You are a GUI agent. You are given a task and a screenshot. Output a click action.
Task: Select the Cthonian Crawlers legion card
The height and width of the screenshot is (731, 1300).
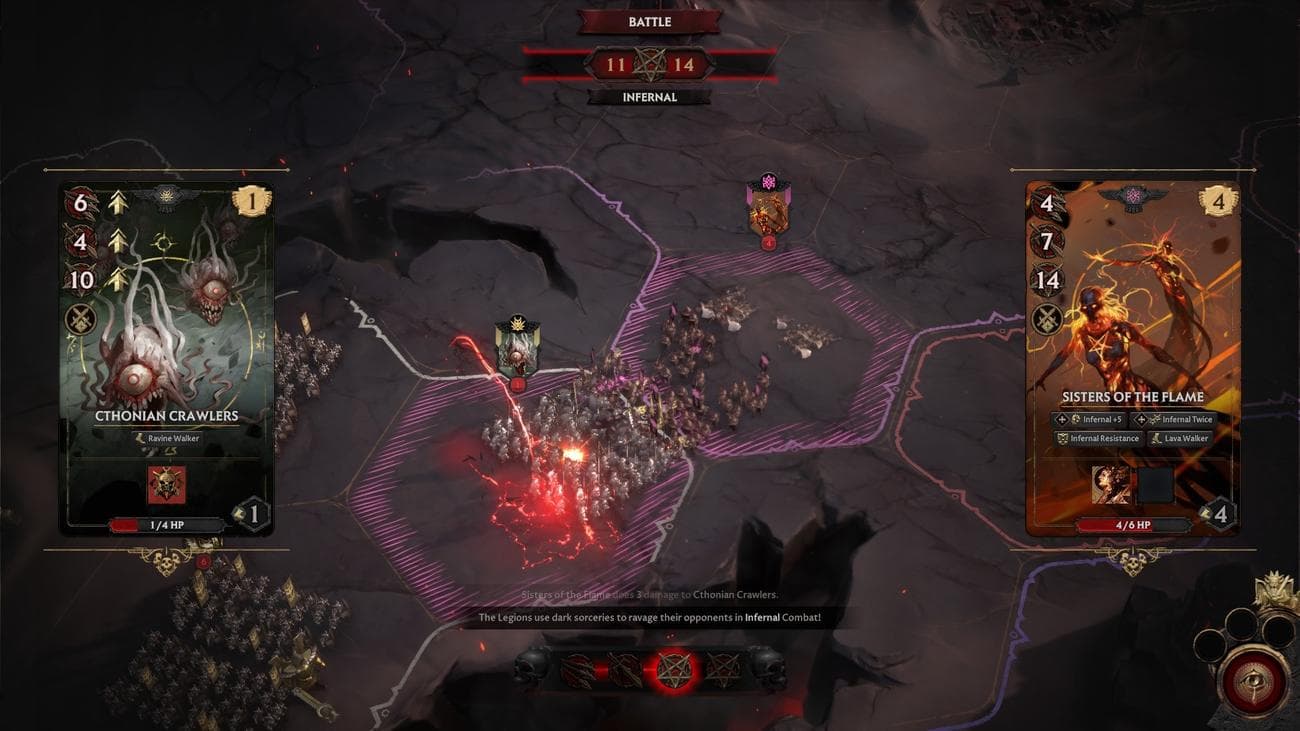166,330
